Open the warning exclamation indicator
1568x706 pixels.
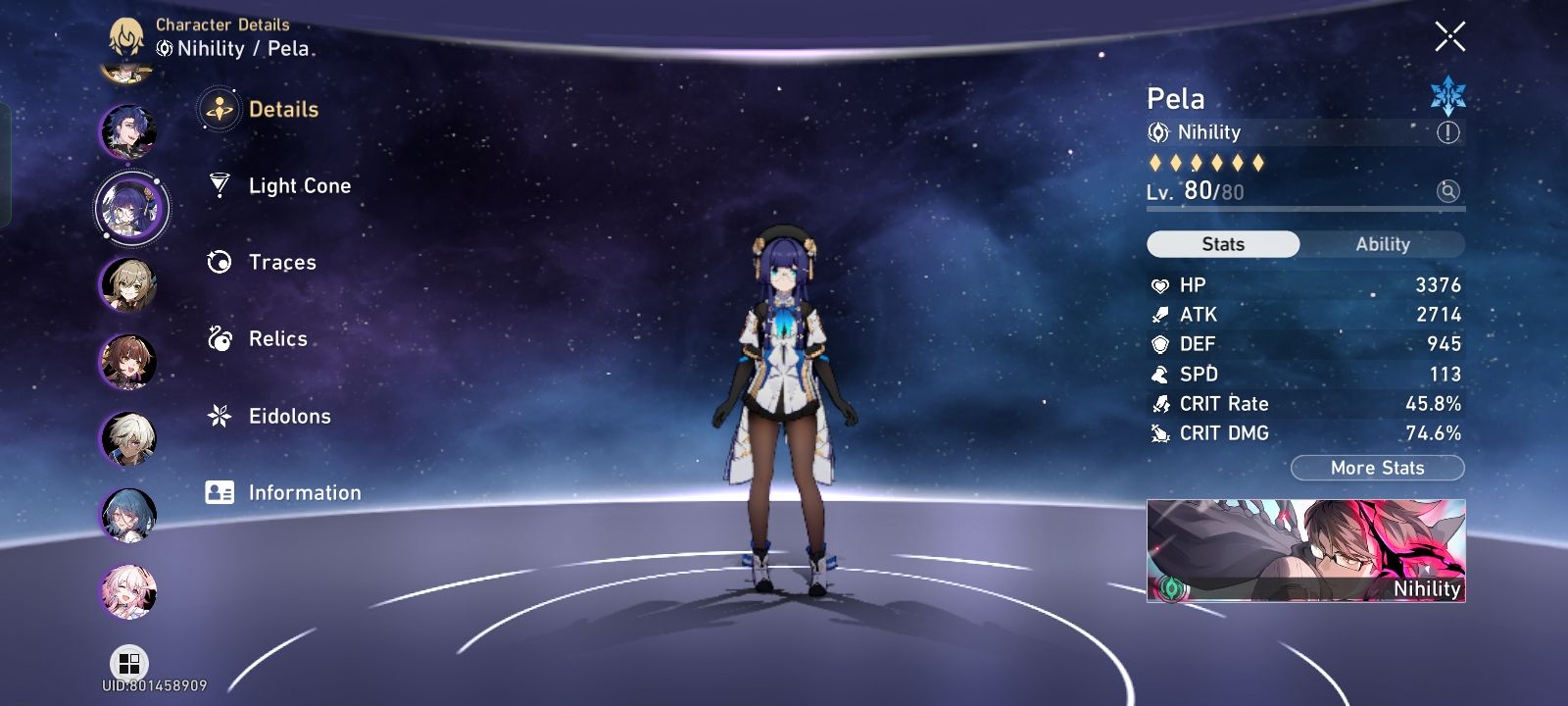click(x=1447, y=131)
